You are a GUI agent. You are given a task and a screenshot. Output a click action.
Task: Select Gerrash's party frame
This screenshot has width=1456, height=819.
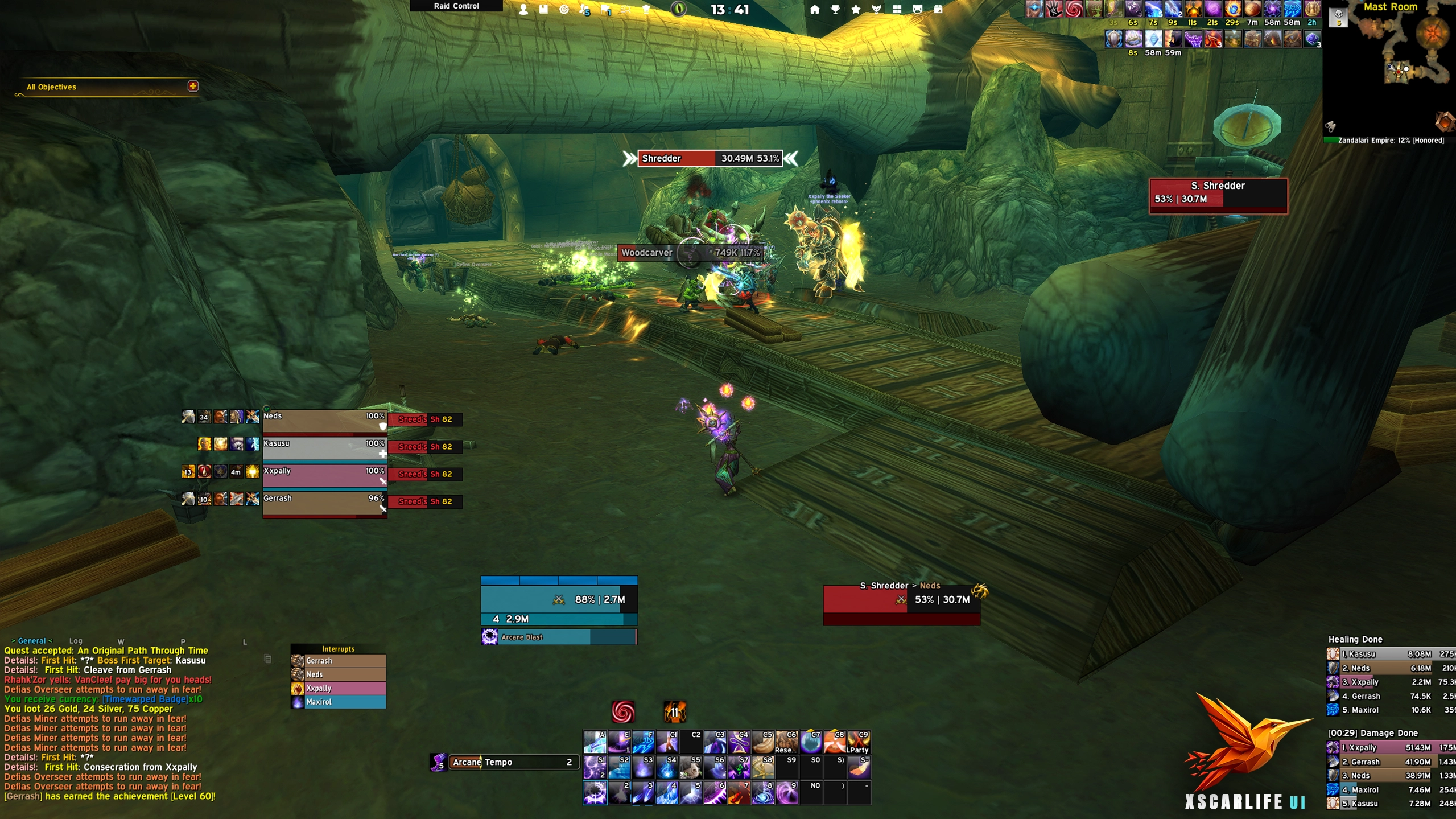click(x=324, y=503)
